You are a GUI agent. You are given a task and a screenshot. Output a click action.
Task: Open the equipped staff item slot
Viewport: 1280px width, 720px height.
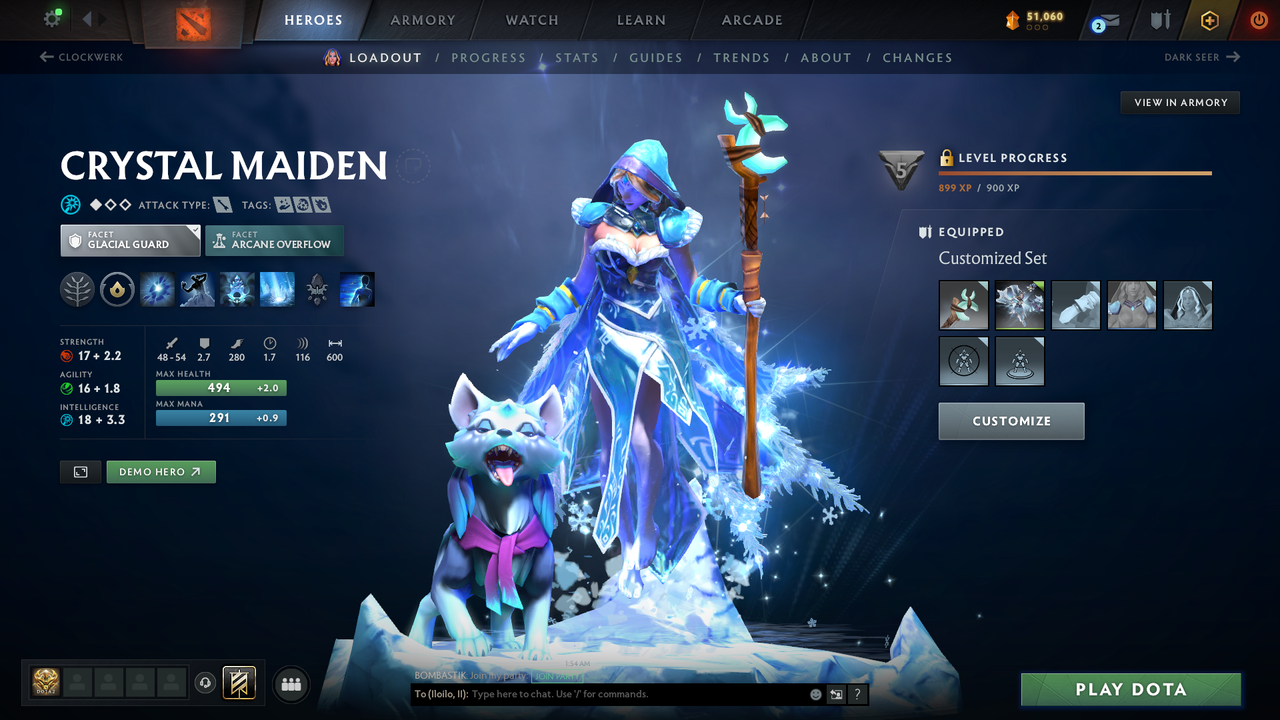pos(963,305)
